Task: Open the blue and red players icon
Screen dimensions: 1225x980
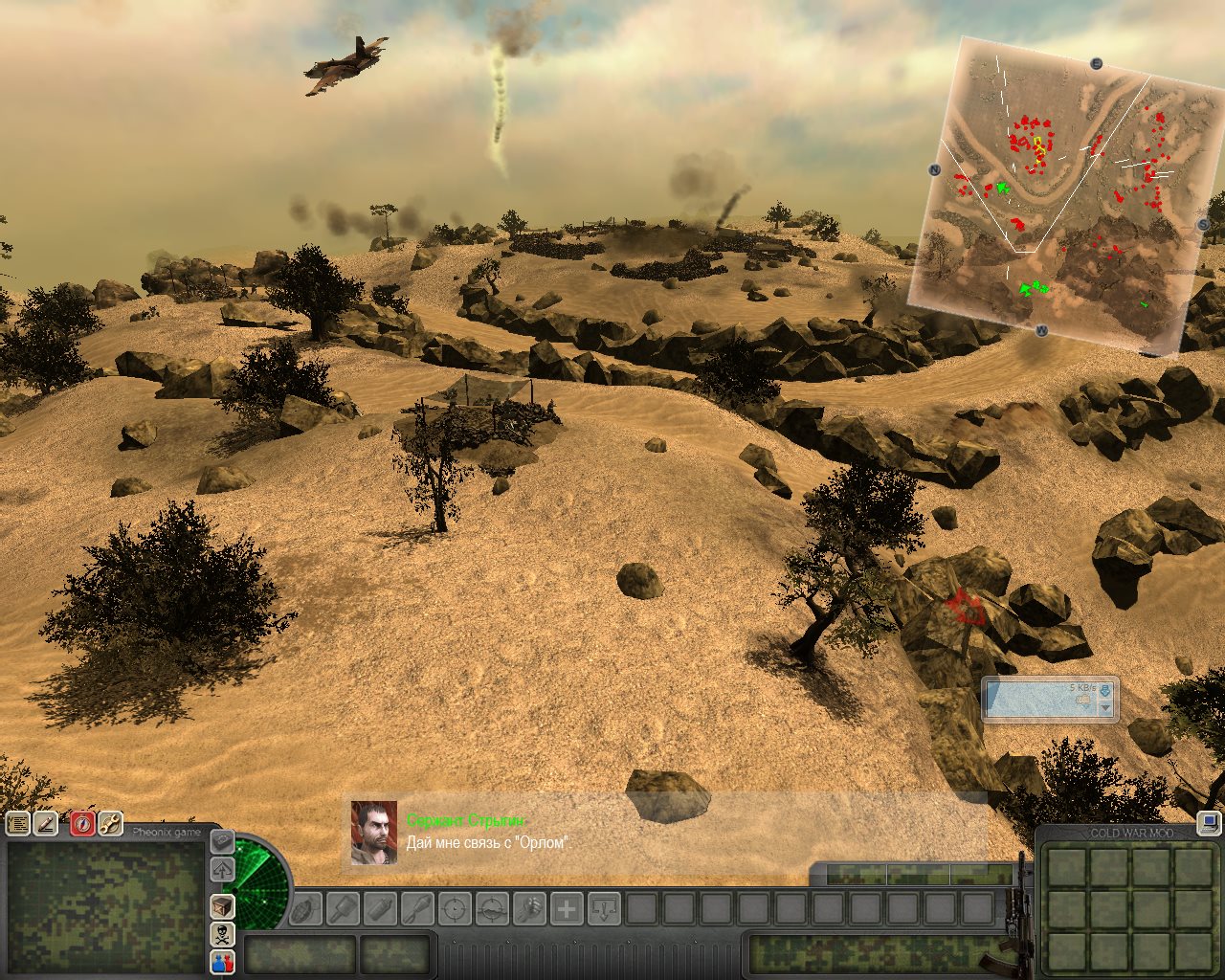Action: pos(222,962)
